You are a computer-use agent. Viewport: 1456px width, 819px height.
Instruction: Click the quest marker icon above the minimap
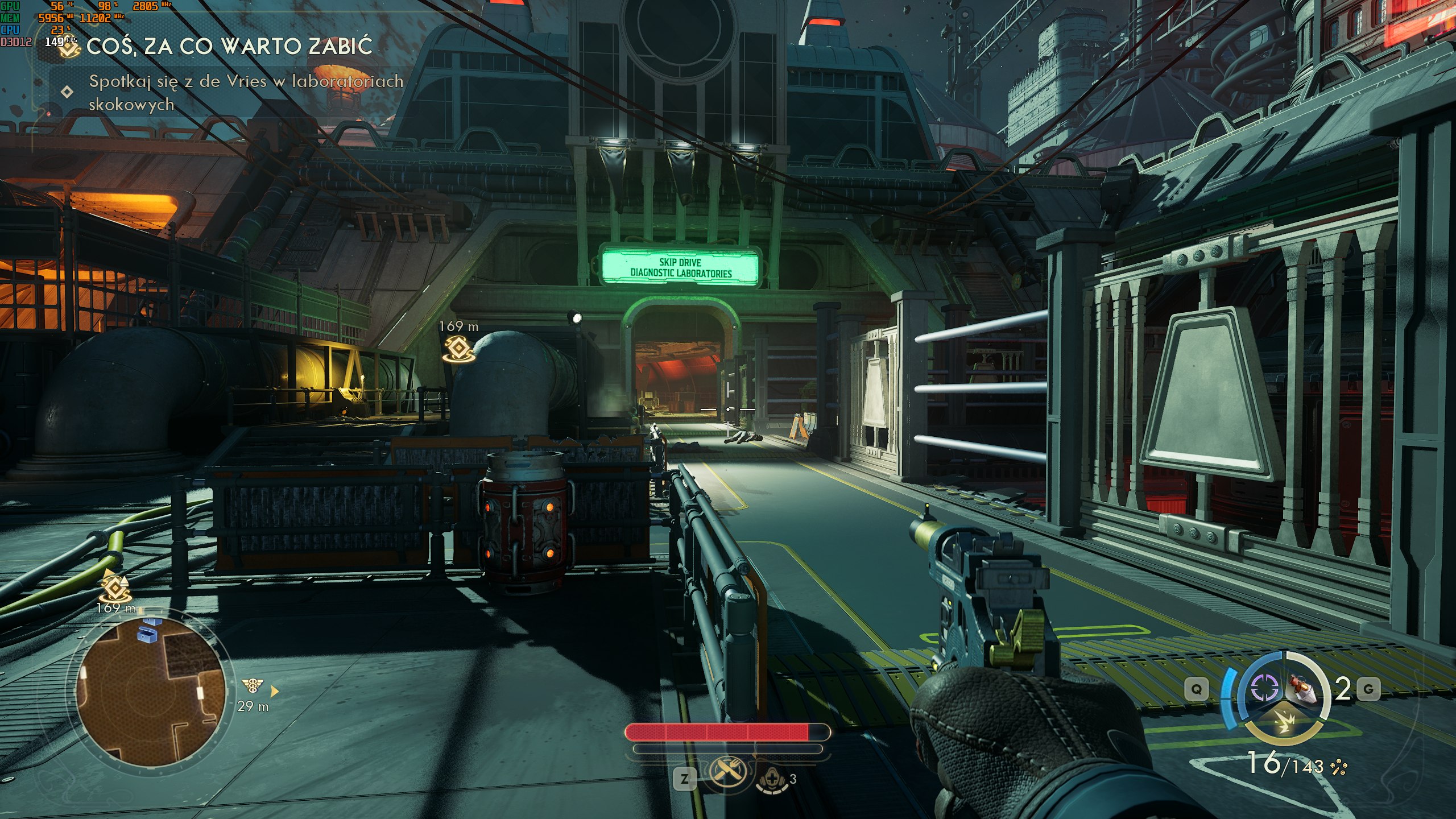click(115, 586)
